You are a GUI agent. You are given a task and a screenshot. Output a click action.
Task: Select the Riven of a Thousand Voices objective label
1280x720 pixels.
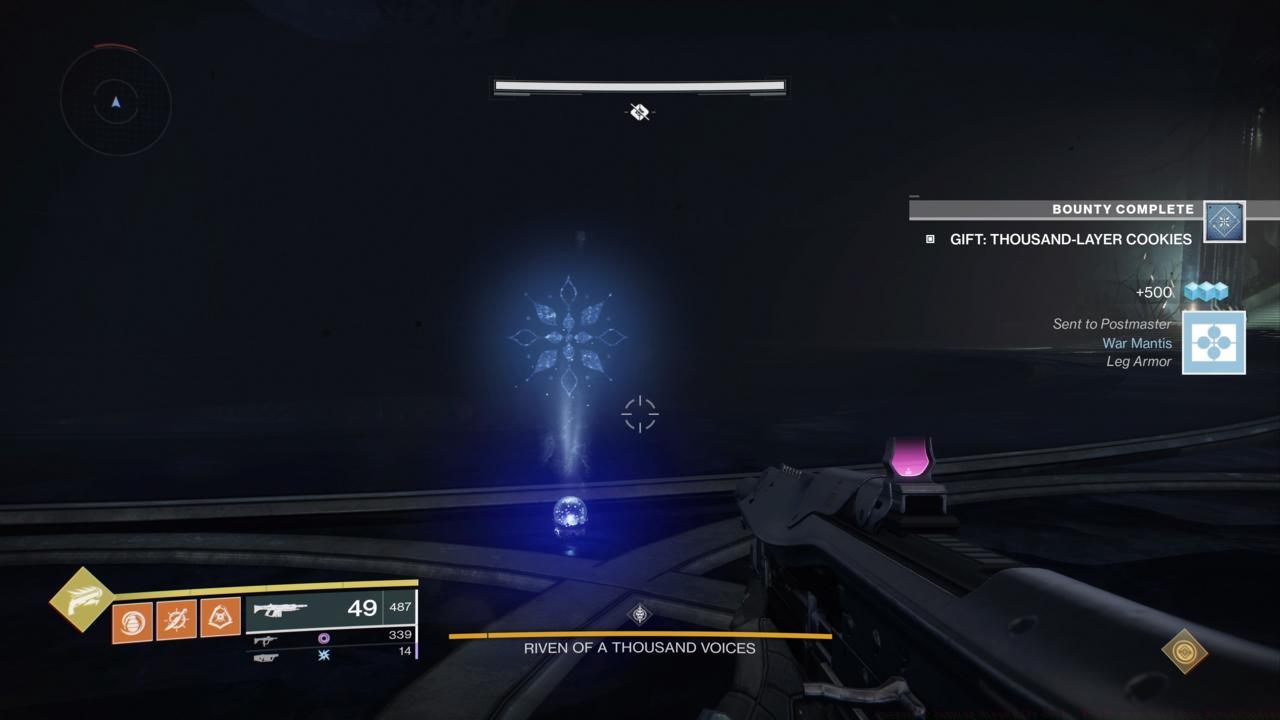click(x=638, y=648)
